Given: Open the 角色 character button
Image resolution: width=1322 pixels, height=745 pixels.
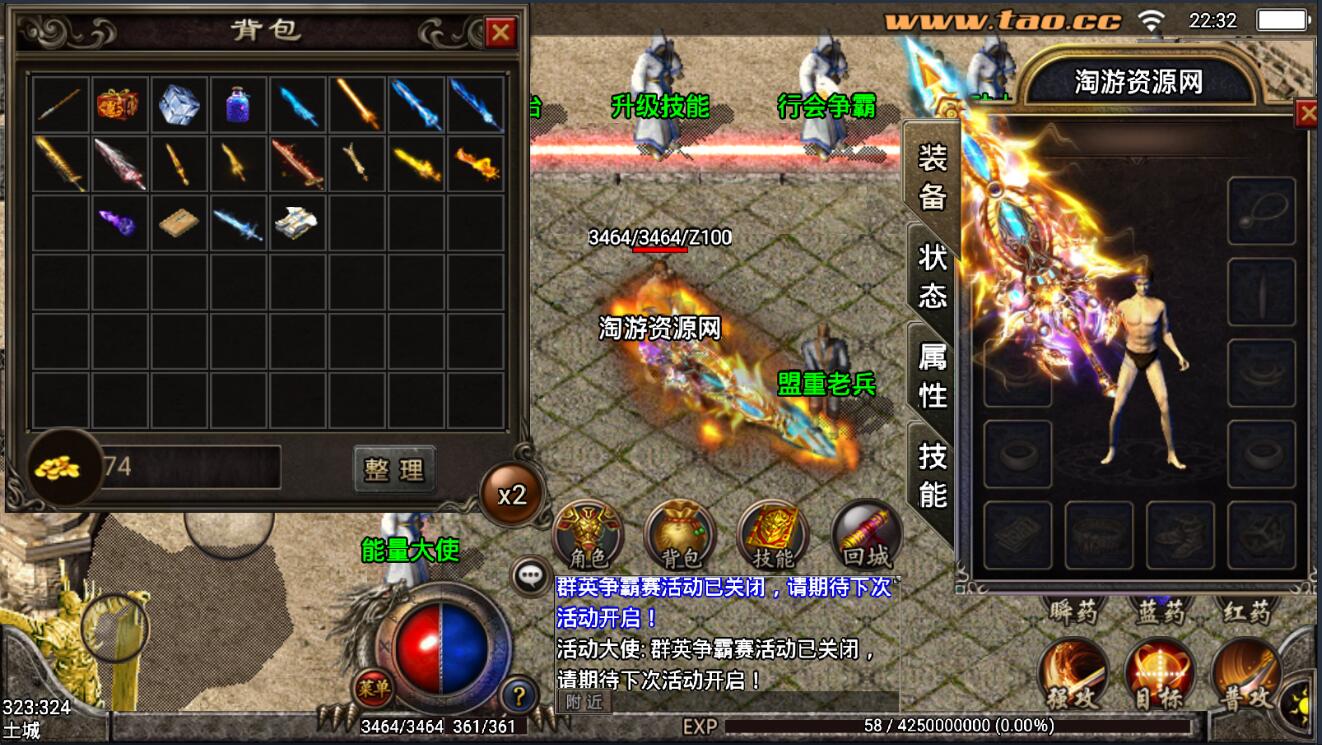Looking at the screenshot, I should (x=588, y=537).
